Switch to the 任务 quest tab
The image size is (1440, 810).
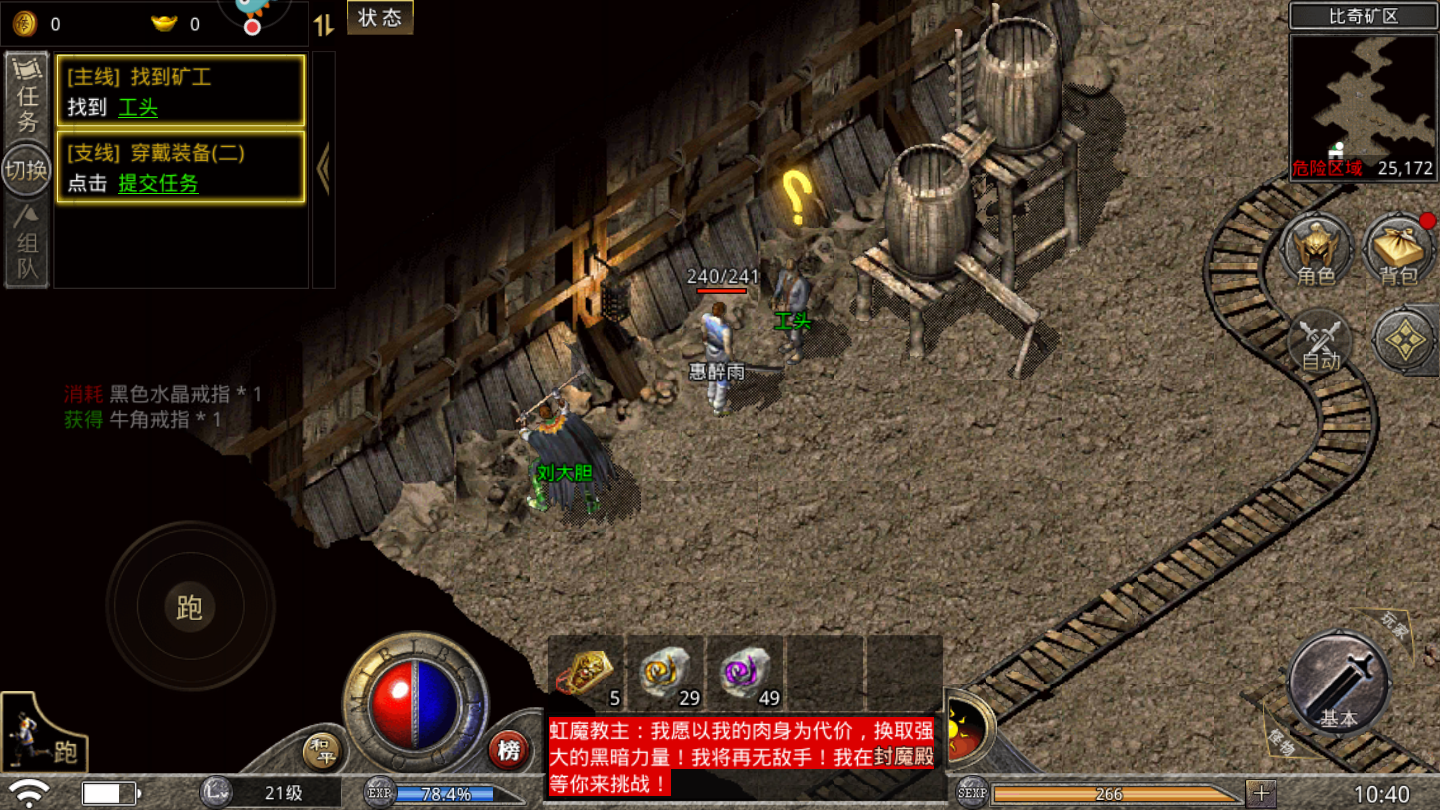coord(27,95)
